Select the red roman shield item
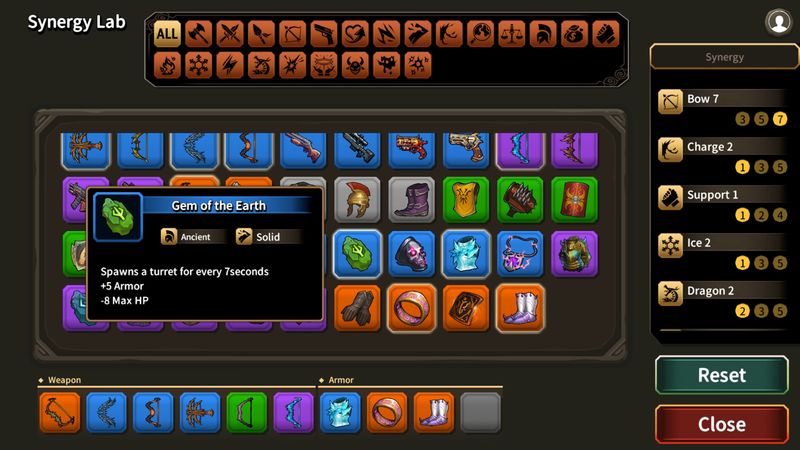The image size is (800, 450). pyautogui.click(x=573, y=200)
